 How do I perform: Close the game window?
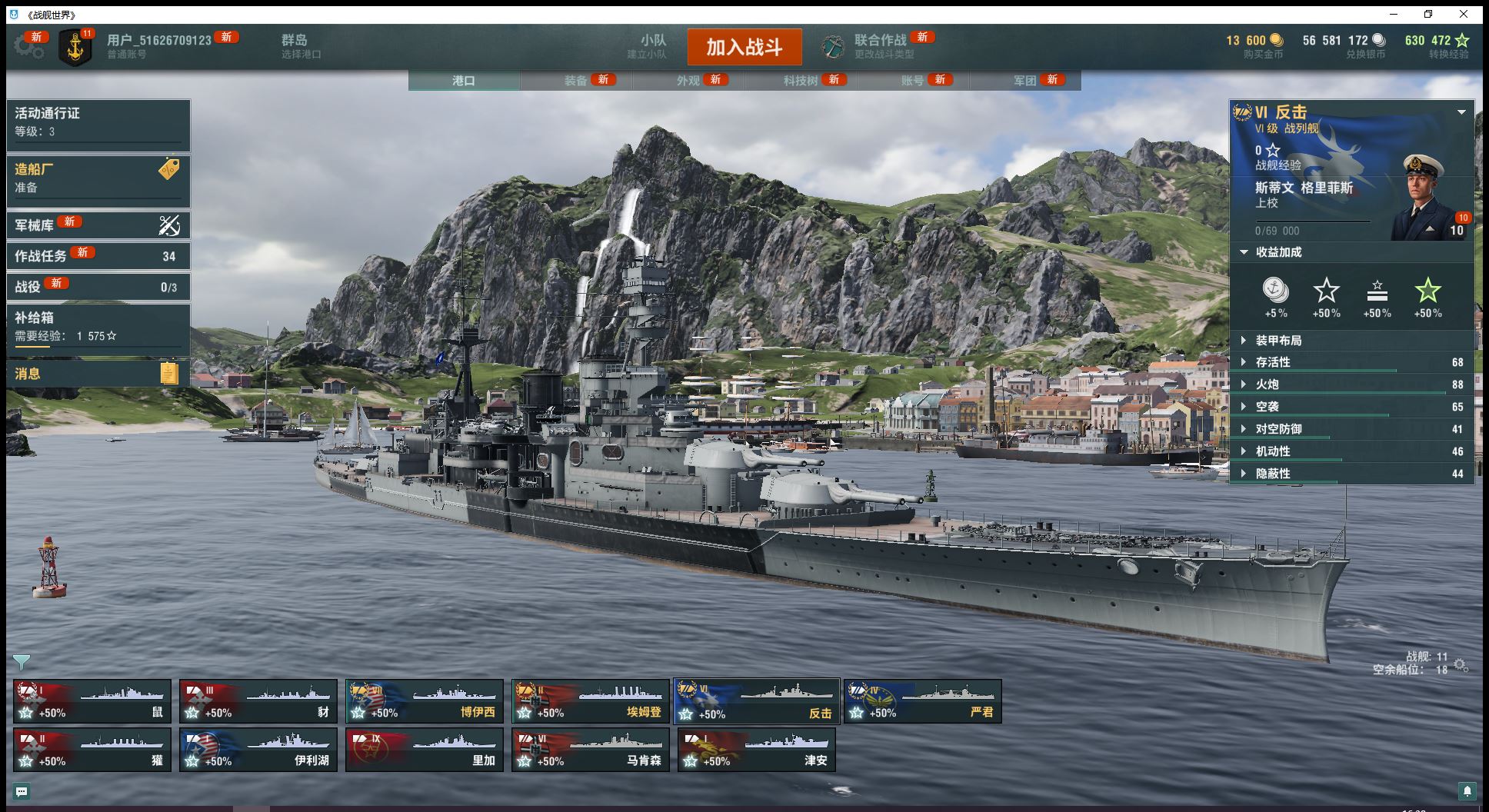click(1464, 14)
